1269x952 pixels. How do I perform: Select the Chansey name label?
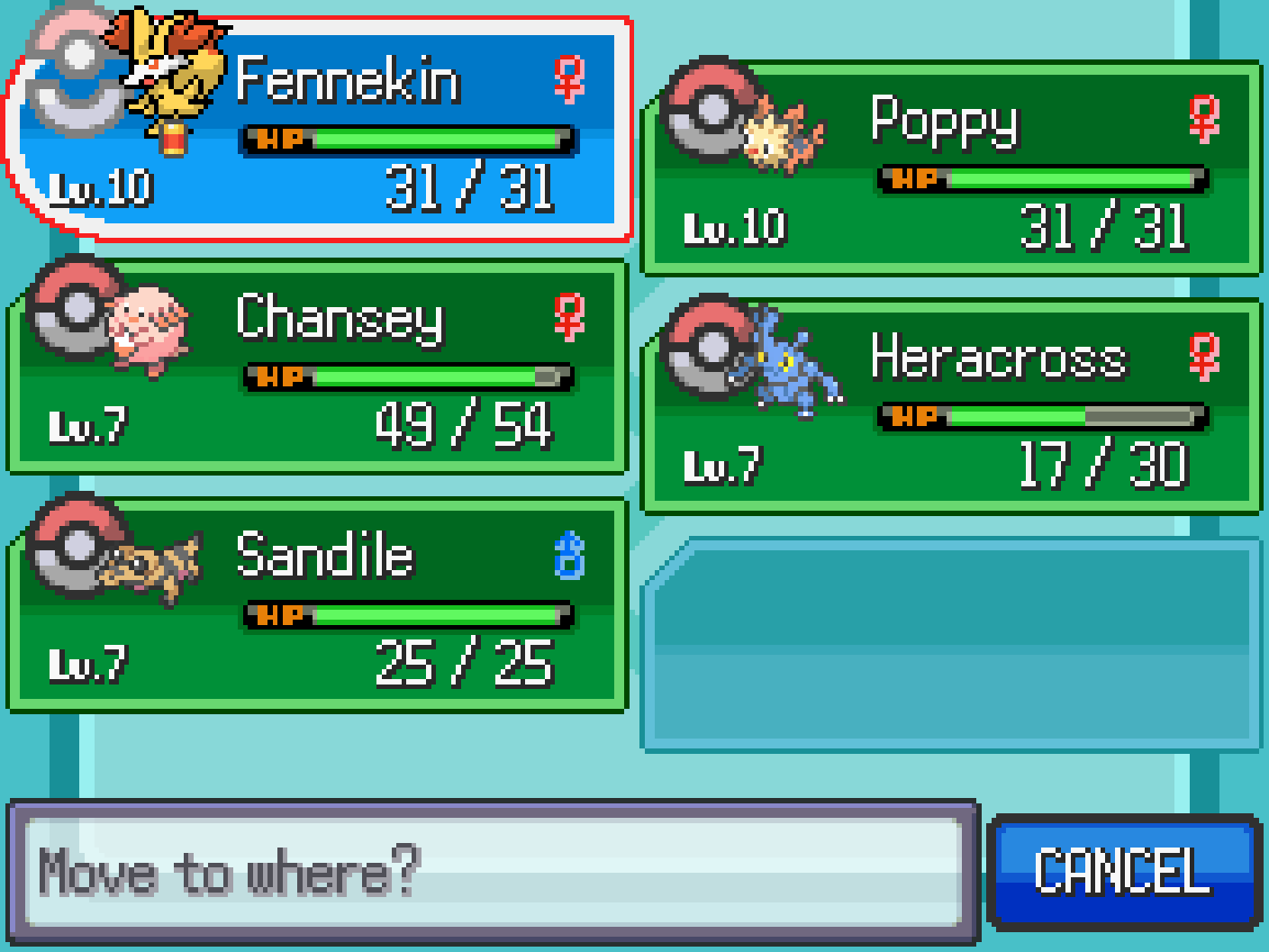340,320
